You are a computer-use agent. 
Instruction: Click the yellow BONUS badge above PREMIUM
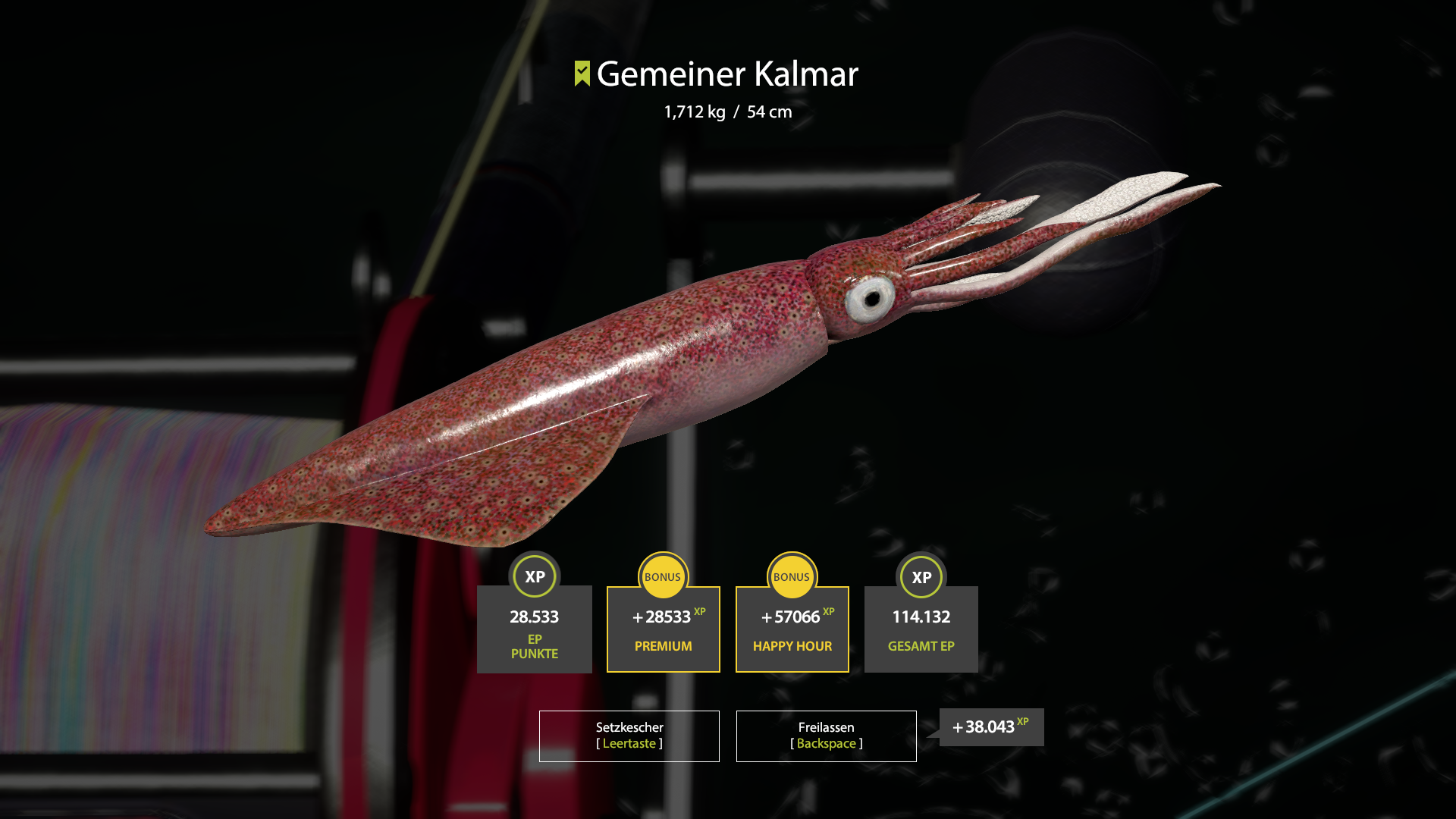(663, 576)
